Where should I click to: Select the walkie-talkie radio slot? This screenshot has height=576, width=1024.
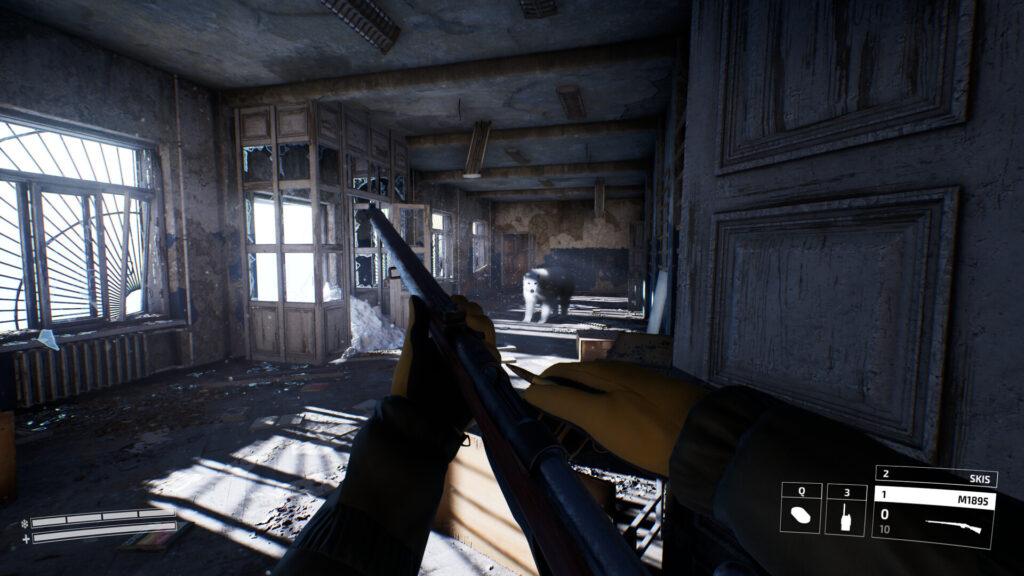[x=846, y=516]
